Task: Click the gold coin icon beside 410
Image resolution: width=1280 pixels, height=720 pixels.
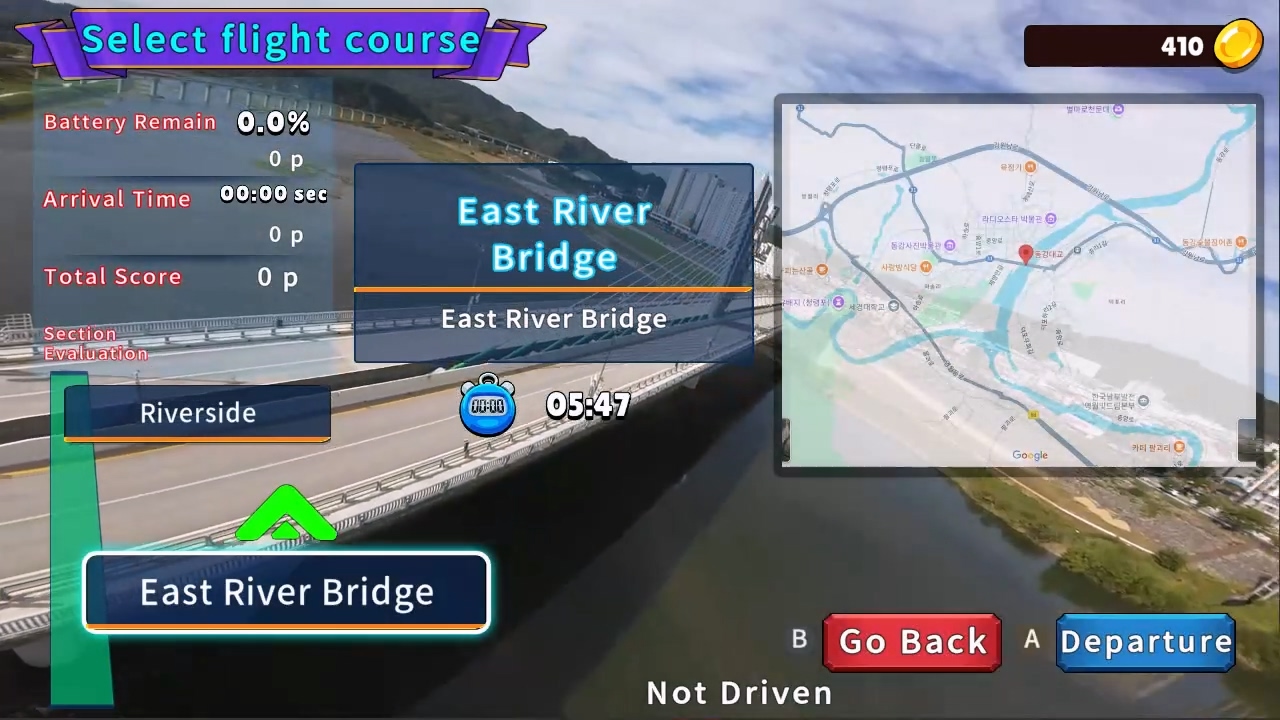Action: click(1237, 45)
